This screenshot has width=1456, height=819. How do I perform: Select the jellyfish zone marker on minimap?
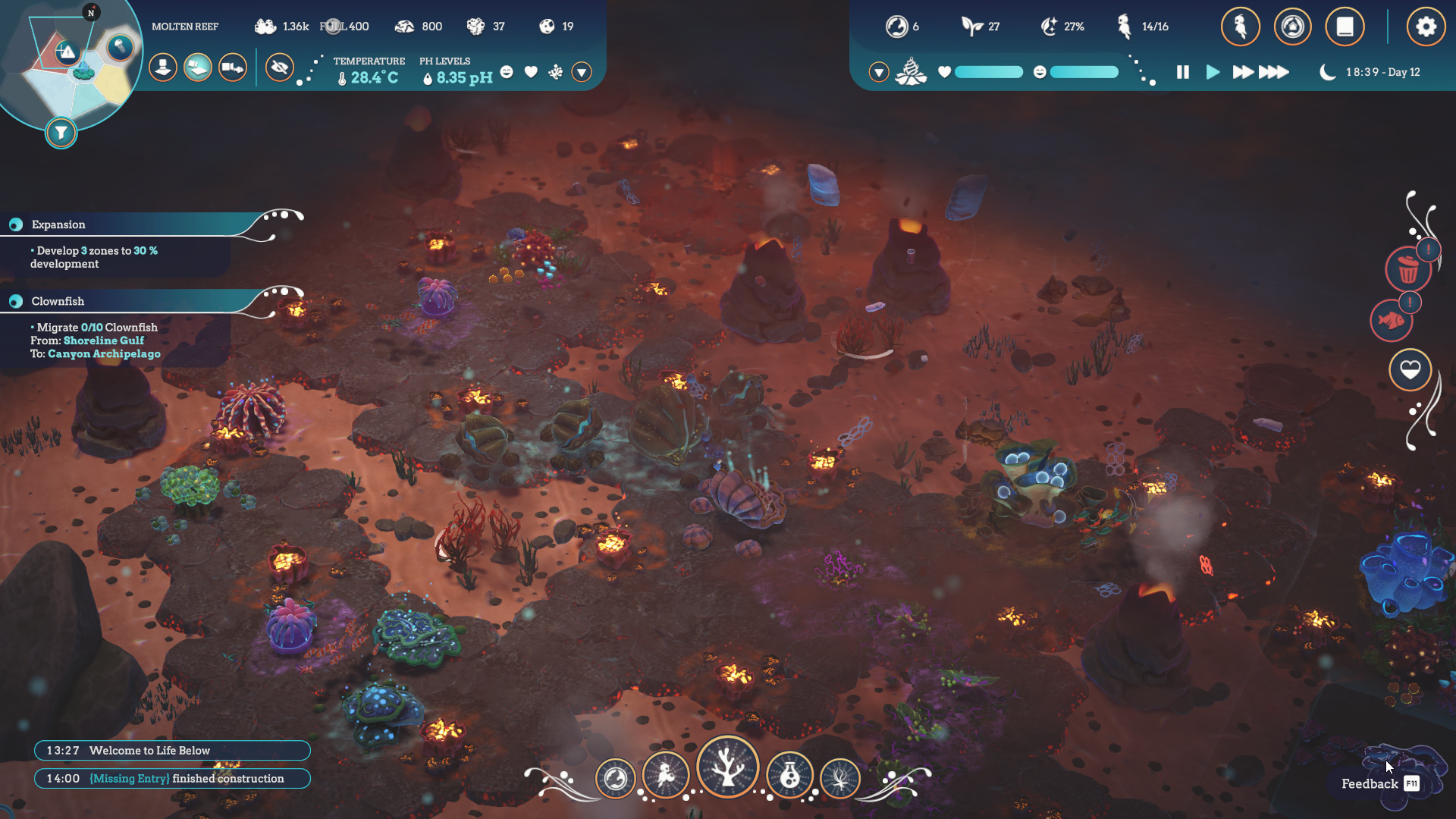pyautogui.click(x=120, y=48)
